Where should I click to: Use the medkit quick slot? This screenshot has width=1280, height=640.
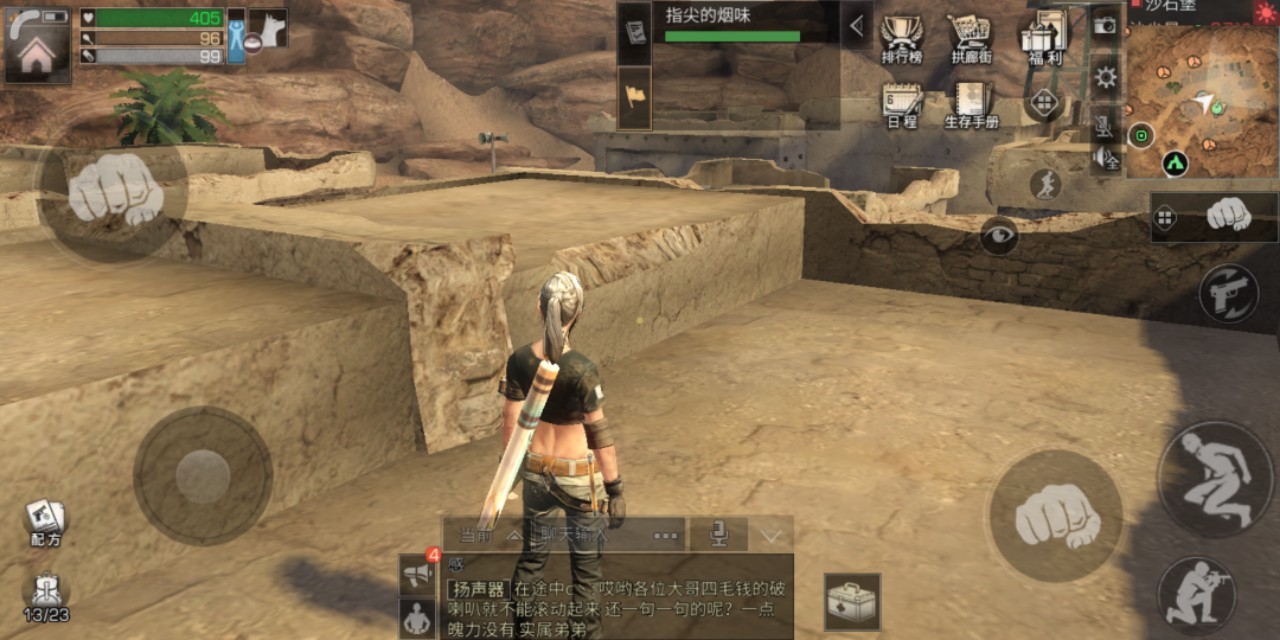[x=852, y=602]
